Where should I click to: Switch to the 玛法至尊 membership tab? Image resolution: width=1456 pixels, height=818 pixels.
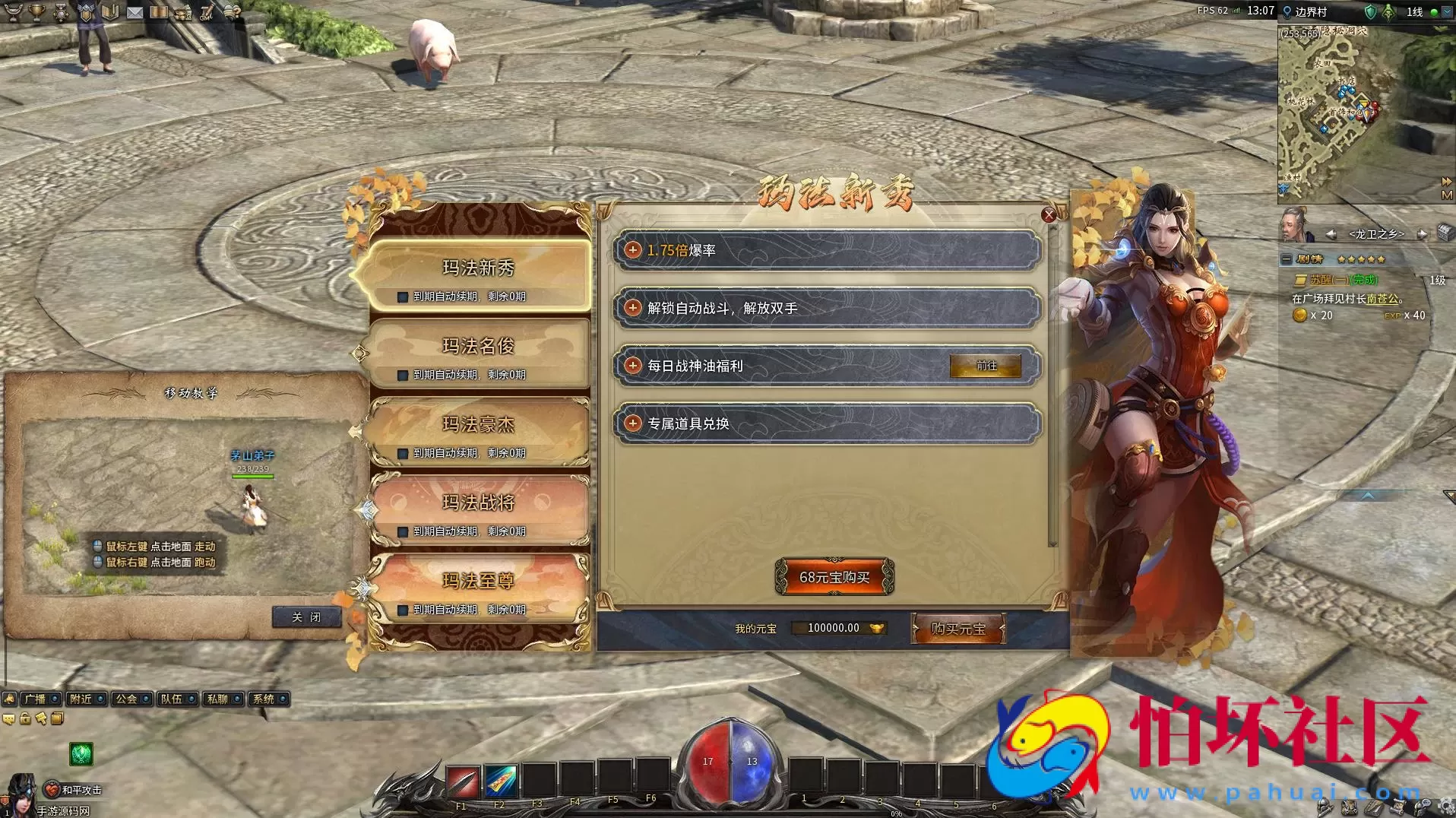tap(478, 582)
